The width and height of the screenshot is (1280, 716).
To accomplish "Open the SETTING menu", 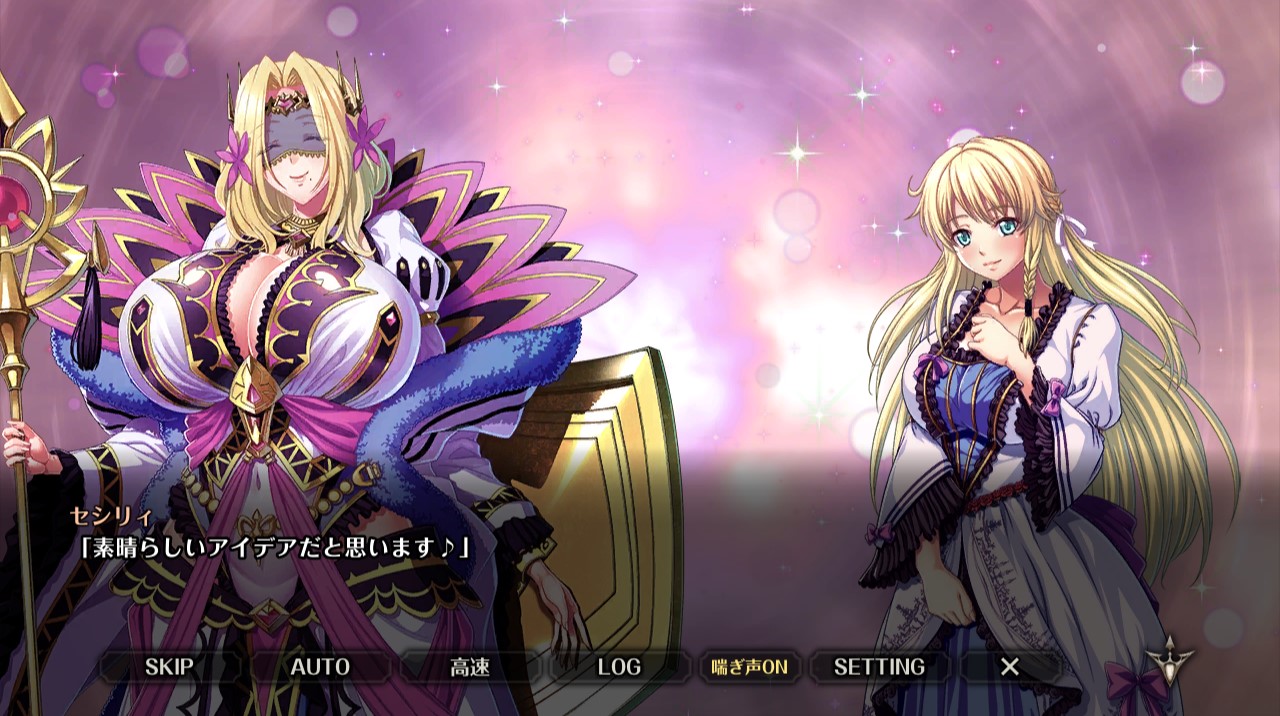I will (879, 667).
